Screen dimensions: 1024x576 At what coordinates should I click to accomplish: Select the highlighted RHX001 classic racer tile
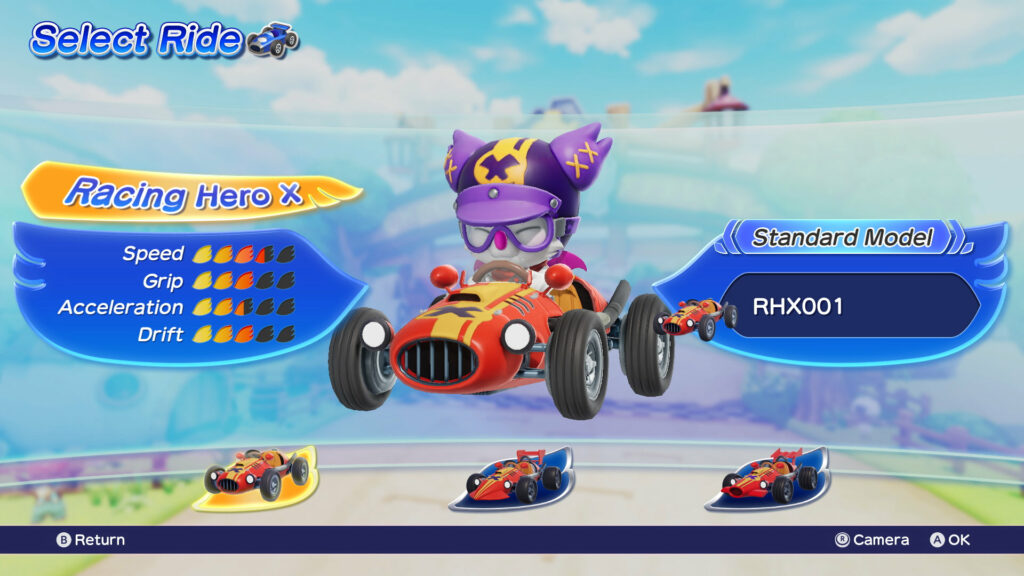tap(256, 475)
